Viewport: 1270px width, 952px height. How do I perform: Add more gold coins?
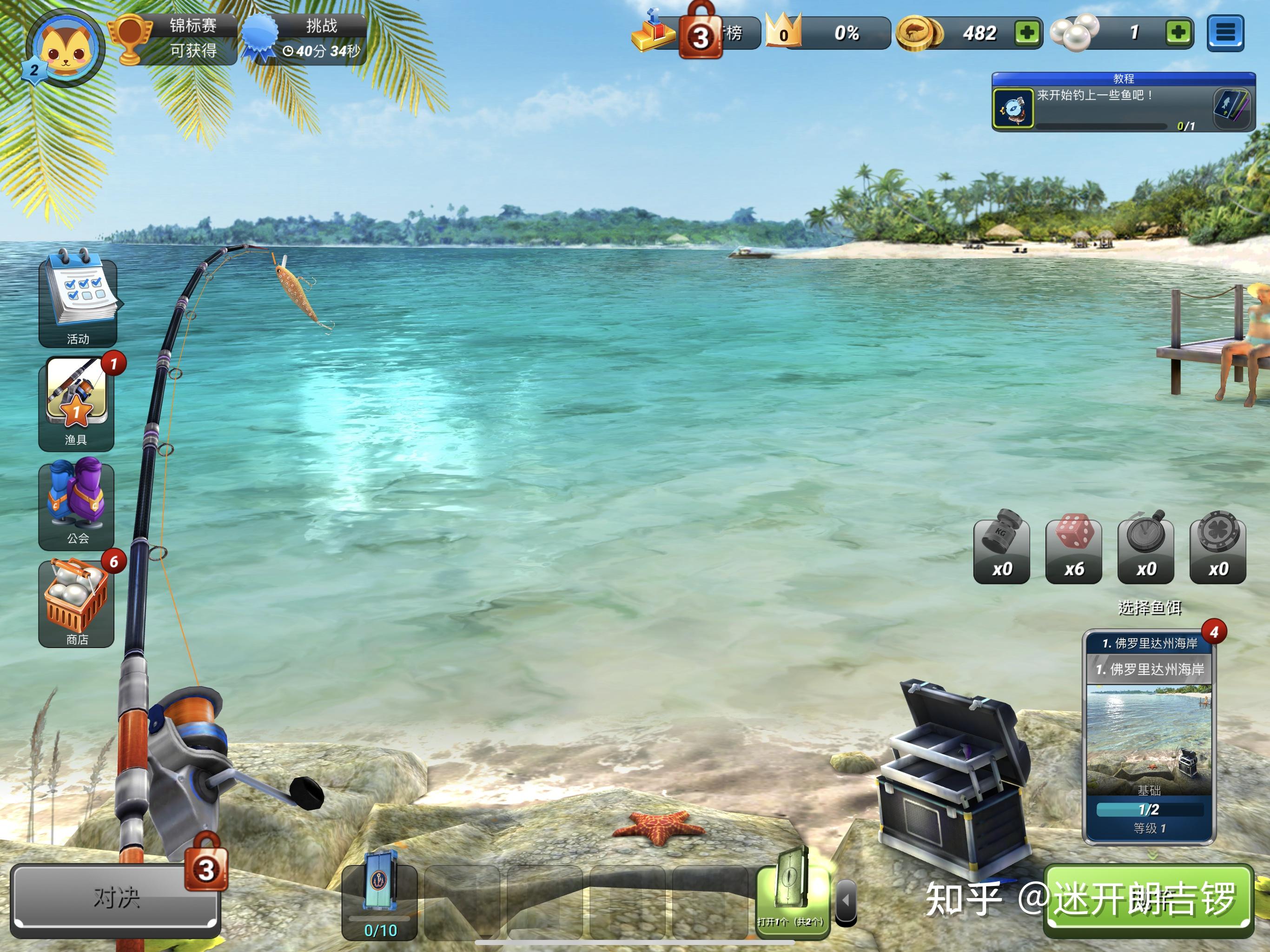pos(1027,33)
